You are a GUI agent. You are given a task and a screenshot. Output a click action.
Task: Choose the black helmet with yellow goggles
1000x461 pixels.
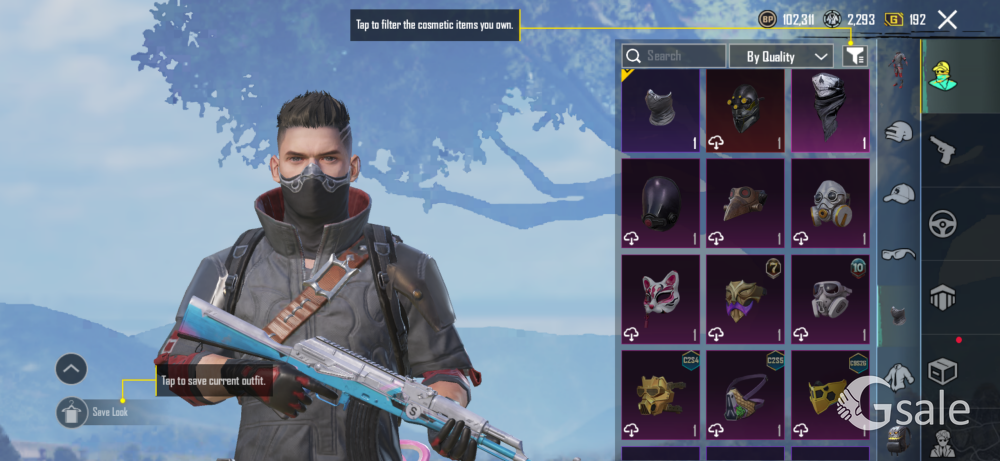coord(746,110)
